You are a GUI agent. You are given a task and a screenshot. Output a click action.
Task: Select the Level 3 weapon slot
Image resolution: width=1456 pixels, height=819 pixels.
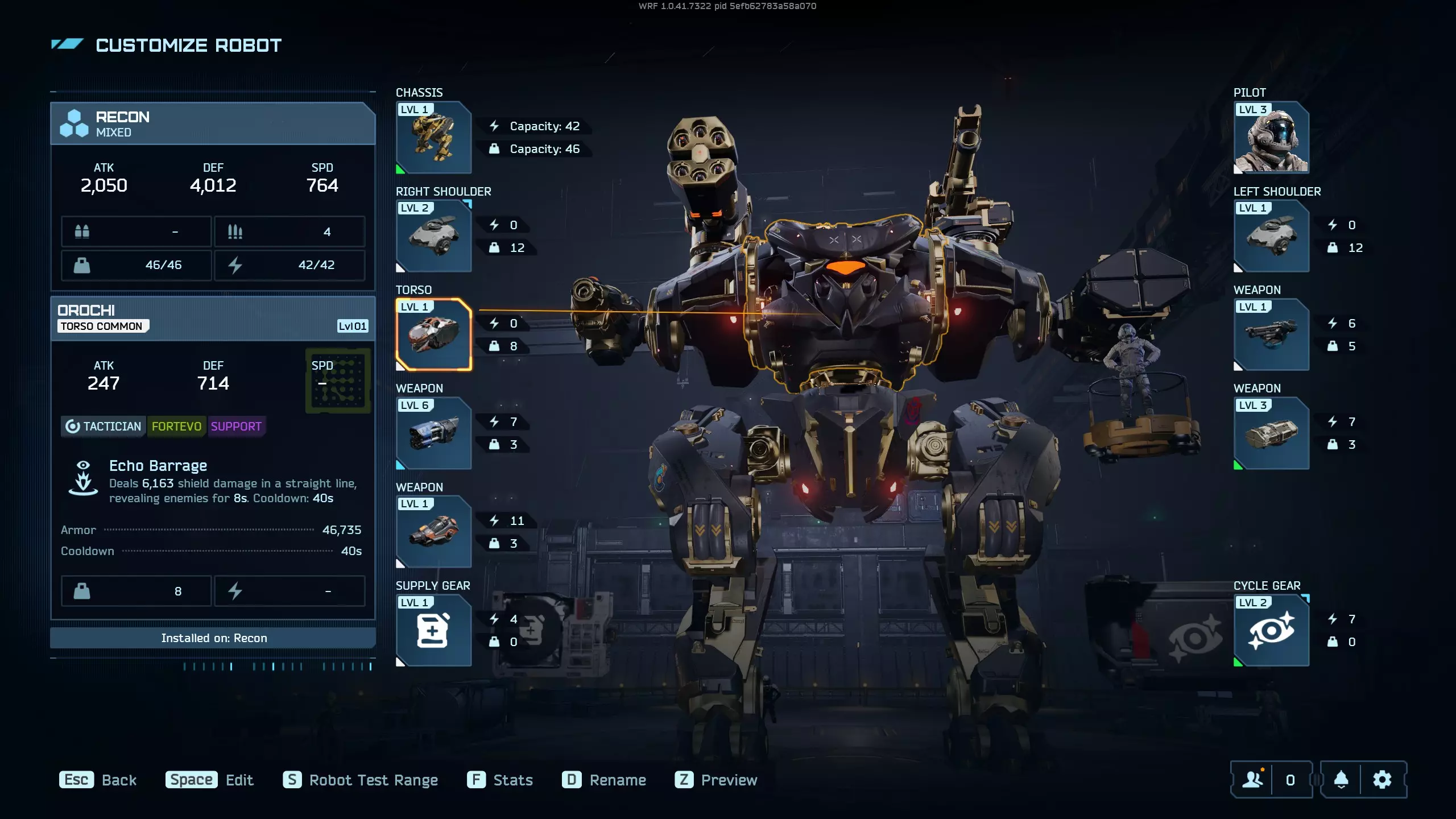click(1271, 433)
